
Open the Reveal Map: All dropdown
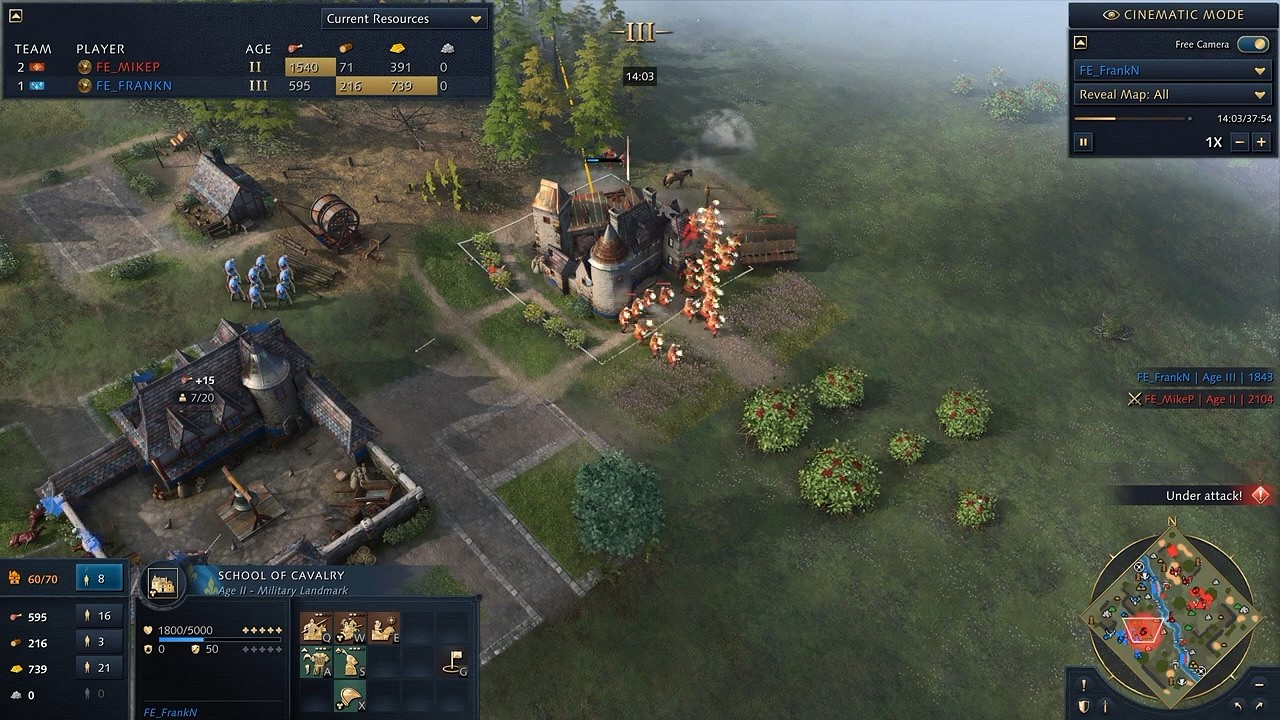[x=1171, y=94]
